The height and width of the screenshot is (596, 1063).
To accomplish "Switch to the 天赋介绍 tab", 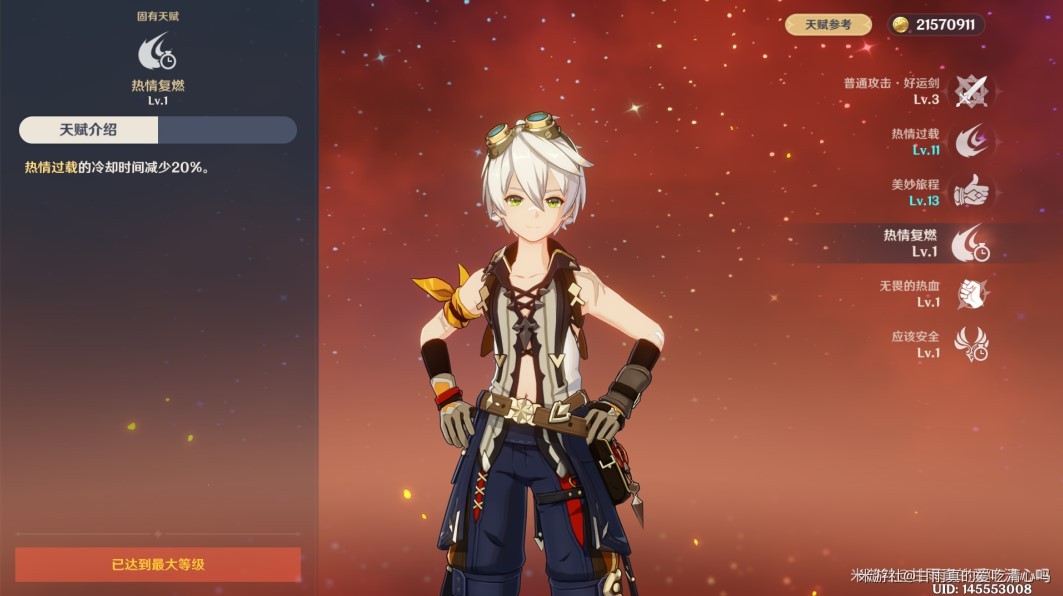I will (89, 130).
